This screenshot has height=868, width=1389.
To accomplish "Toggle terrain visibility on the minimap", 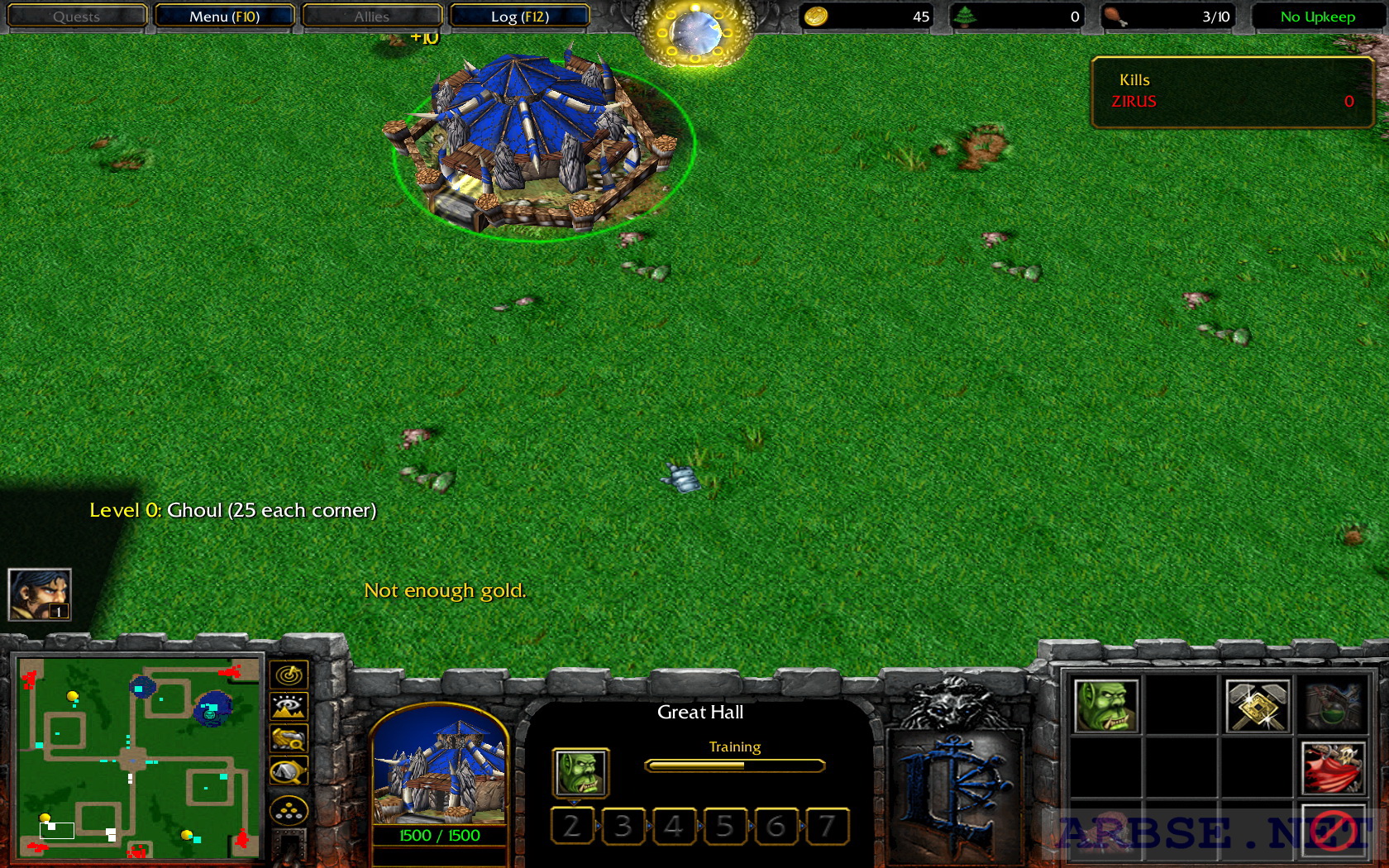I will pos(289,705).
